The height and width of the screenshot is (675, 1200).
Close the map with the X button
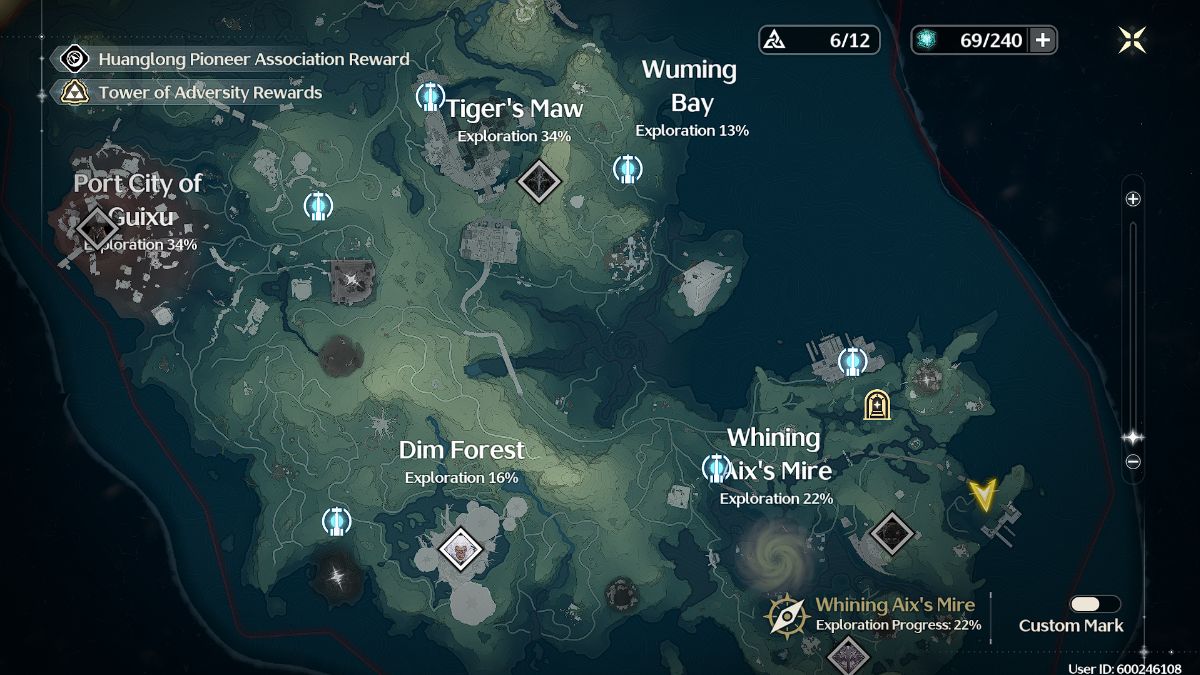coord(1132,40)
